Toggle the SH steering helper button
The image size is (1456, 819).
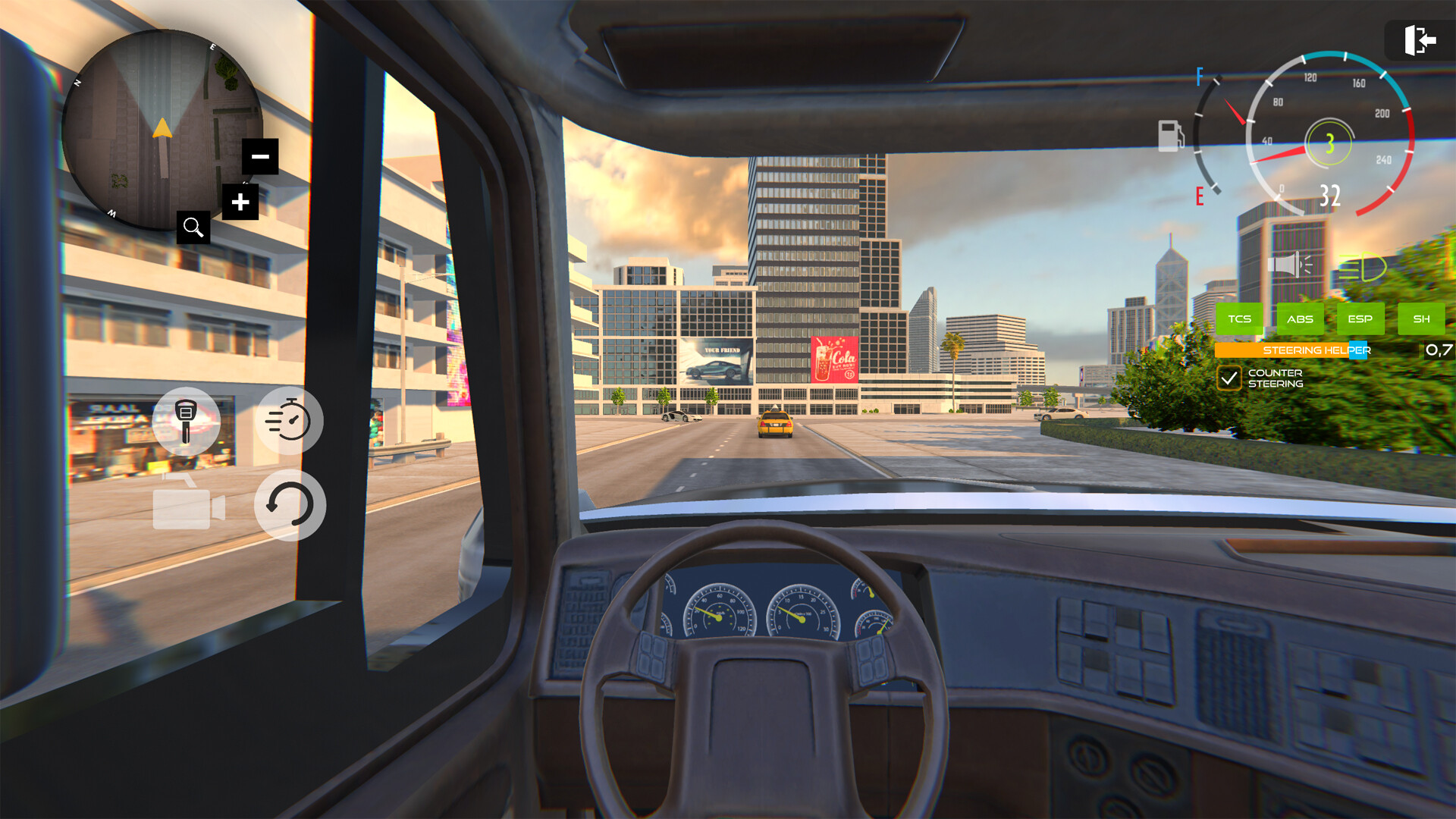1422,319
